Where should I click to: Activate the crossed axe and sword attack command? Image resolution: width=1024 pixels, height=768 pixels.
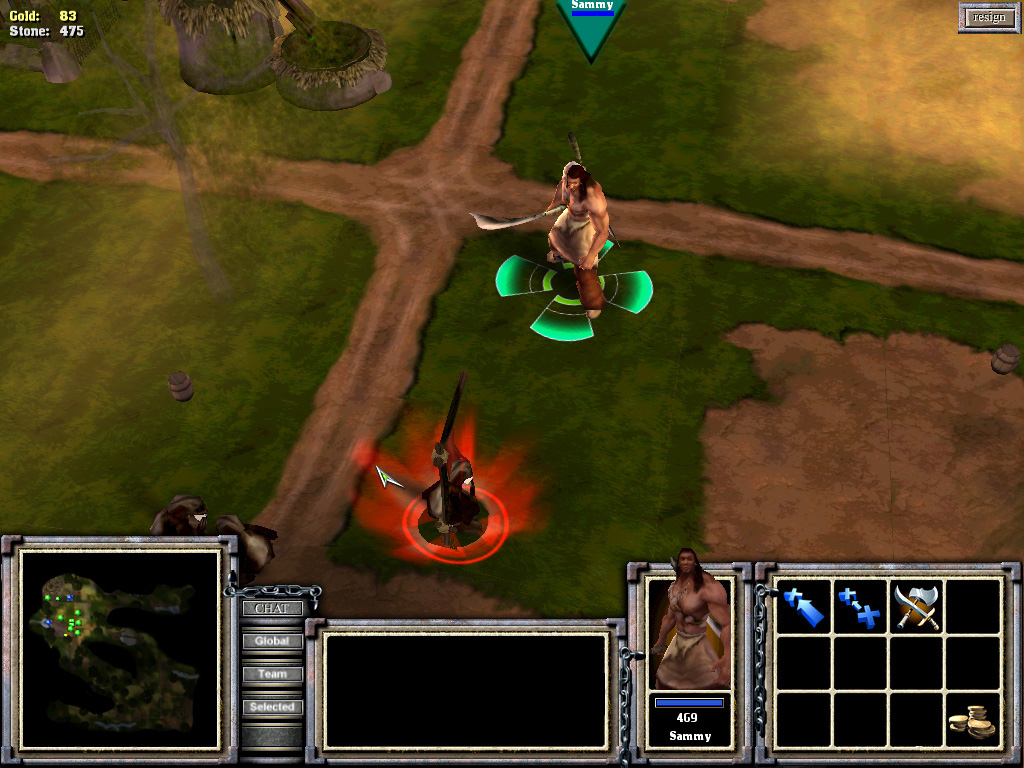(x=916, y=607)
